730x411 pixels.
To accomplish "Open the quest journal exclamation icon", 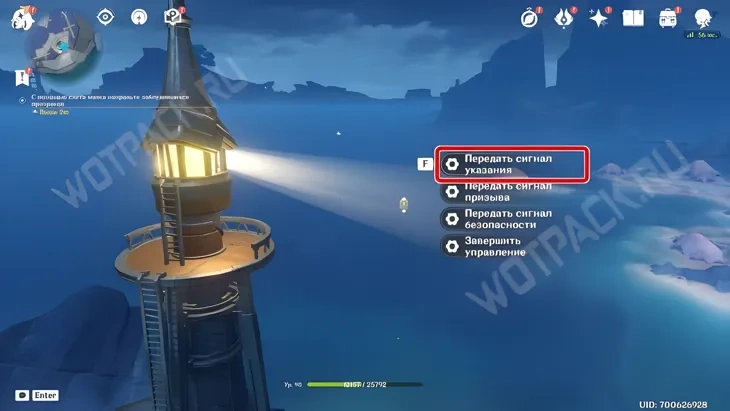I will (22, 77).
